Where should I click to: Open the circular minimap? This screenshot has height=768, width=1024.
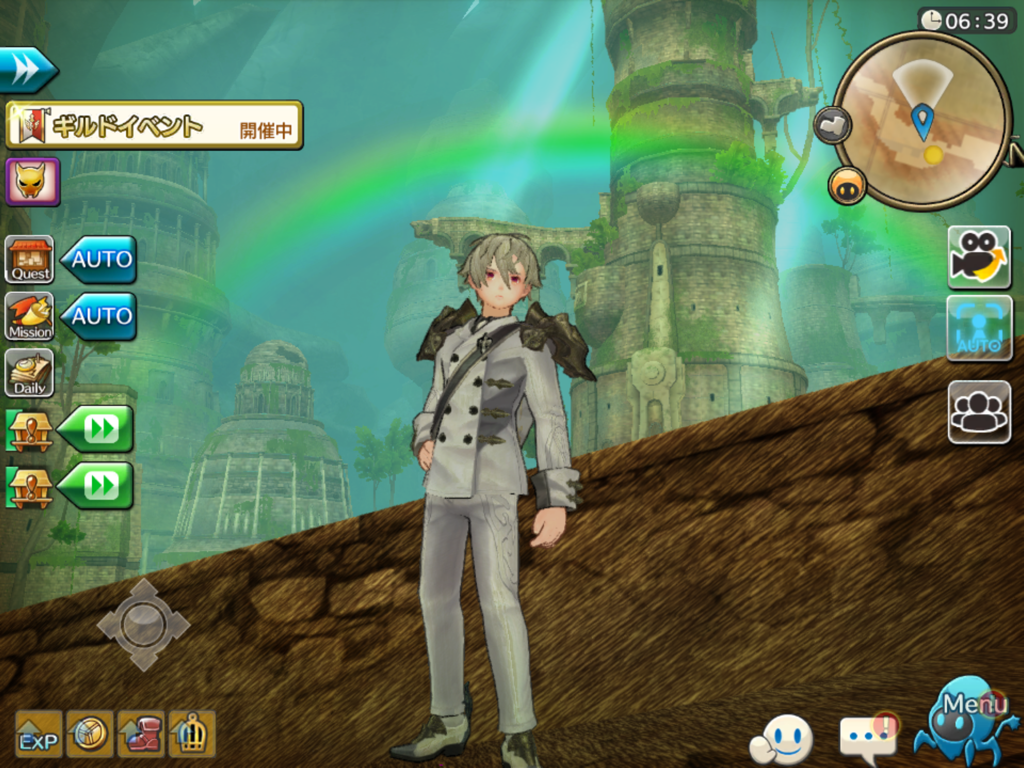[x=921, y=120]
